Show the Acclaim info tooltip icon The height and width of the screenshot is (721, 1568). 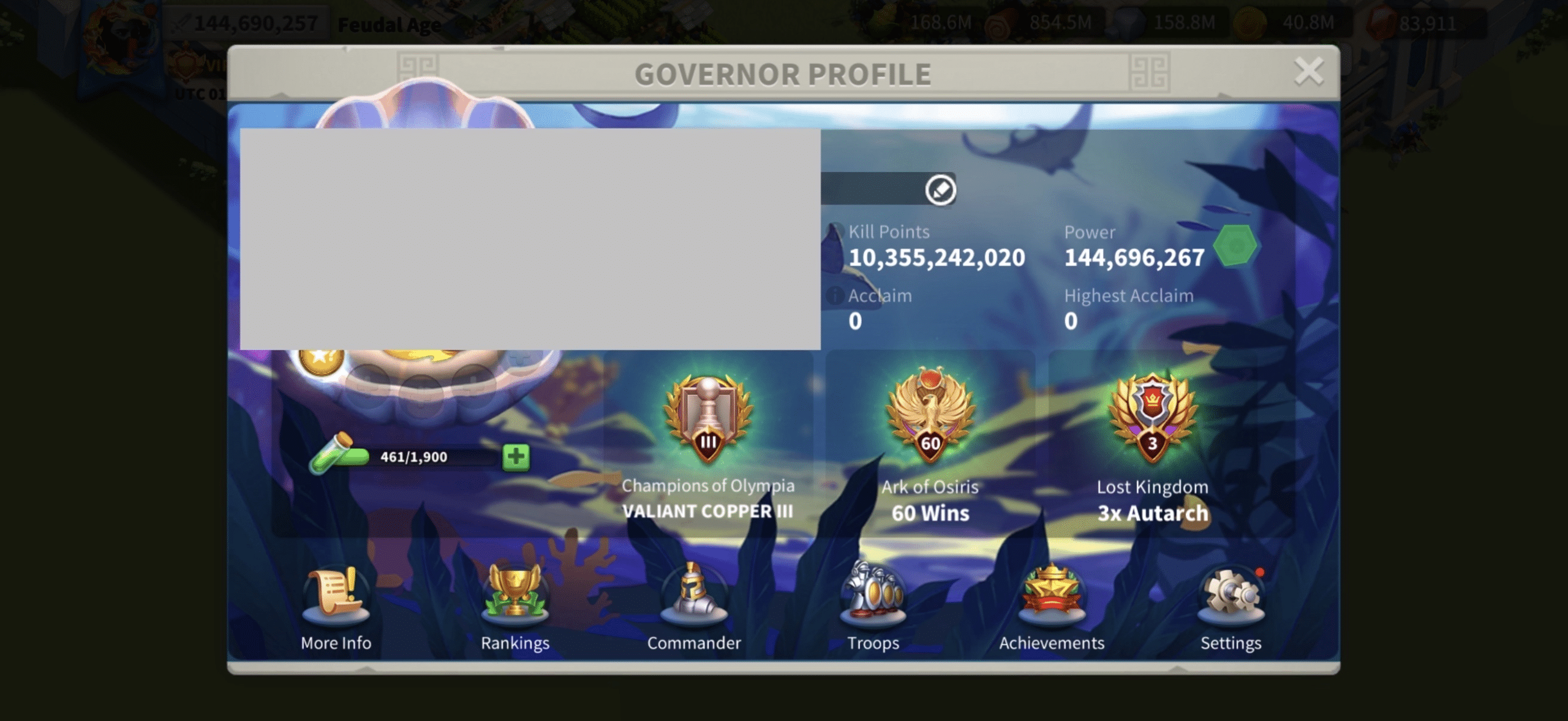click(x=835, y=296)
